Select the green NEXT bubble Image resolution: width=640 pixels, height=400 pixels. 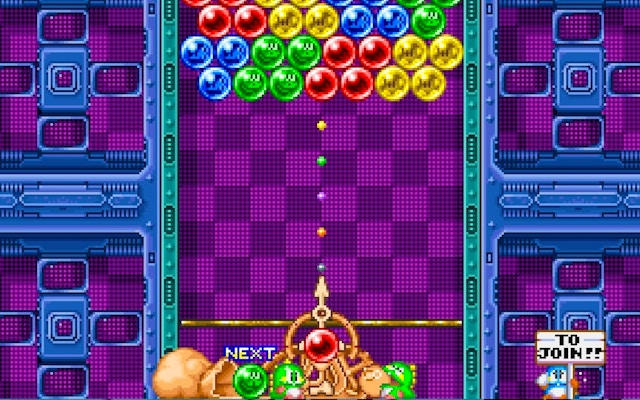point(249,379)
